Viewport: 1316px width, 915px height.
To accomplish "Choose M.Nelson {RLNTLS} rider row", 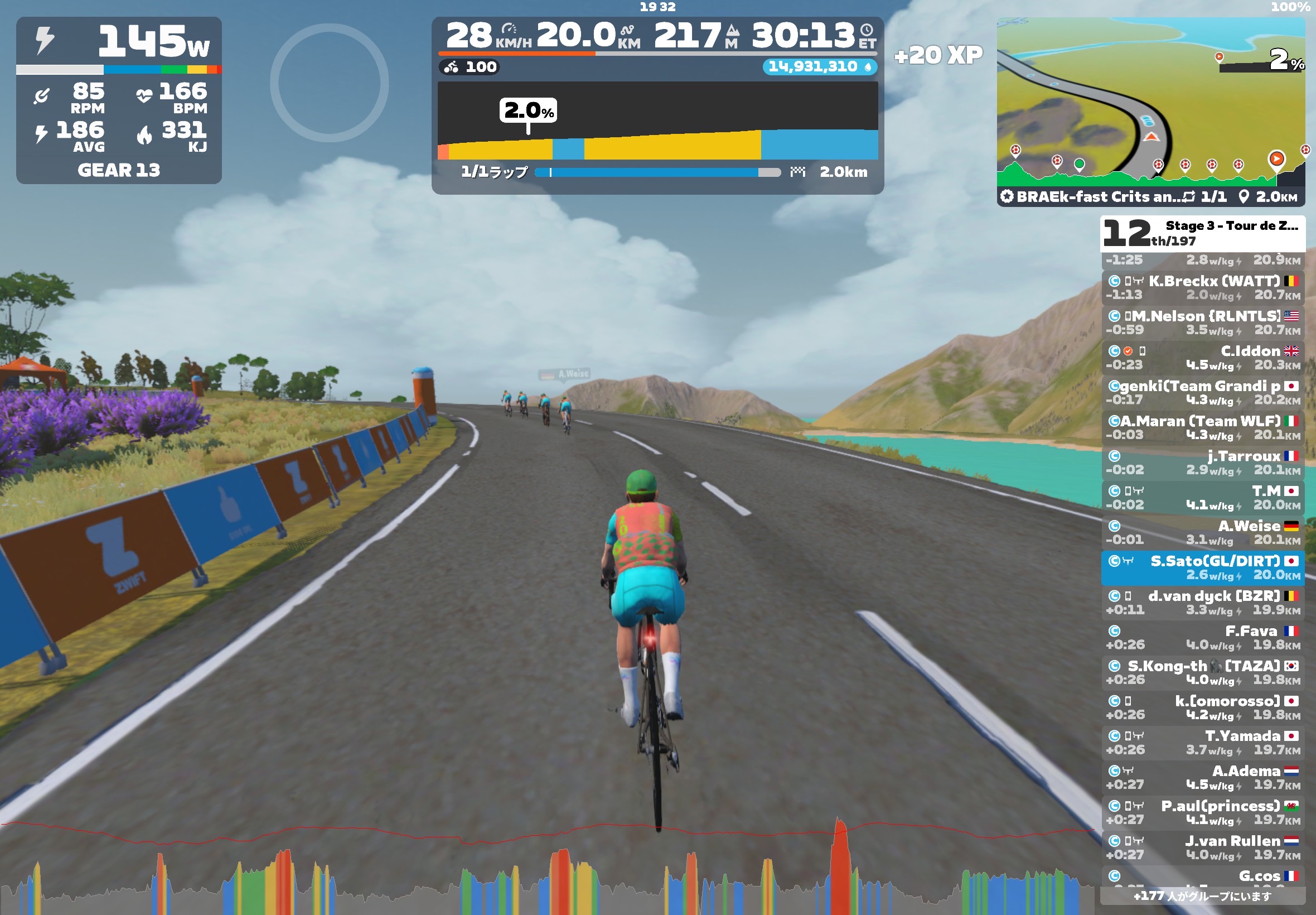I will (1203, 322).
